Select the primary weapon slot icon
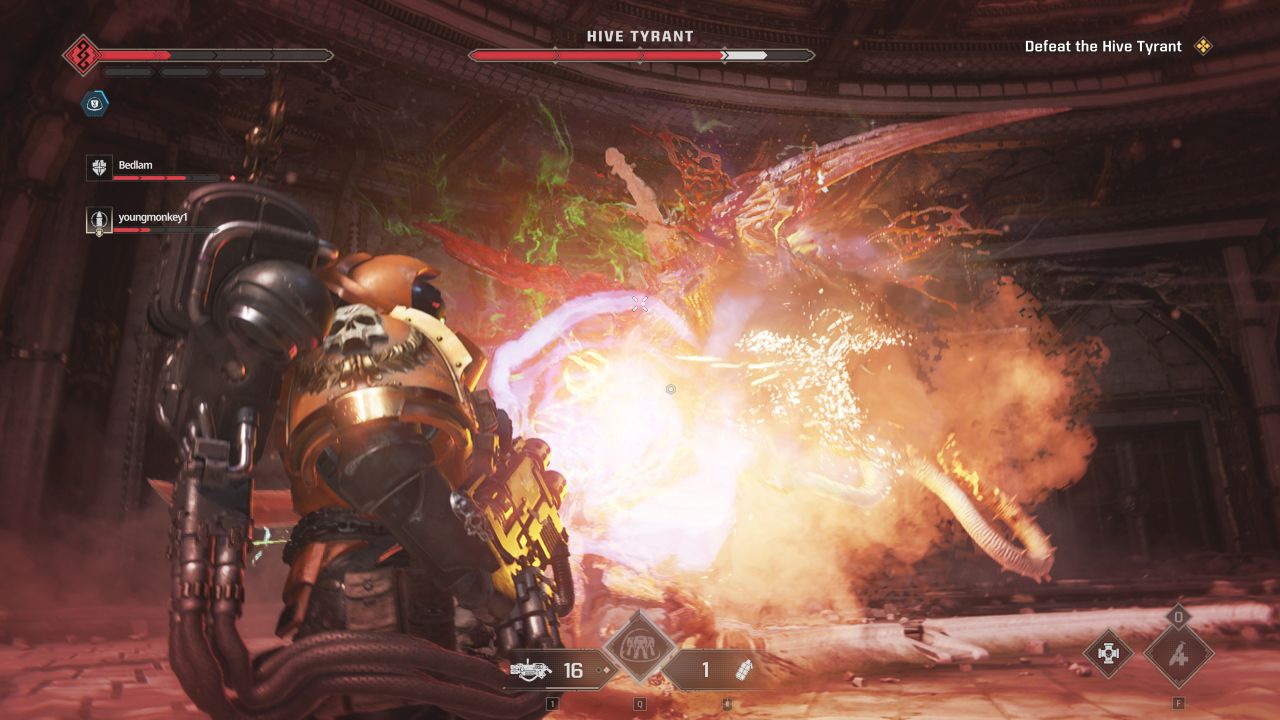The width and height of the screenshot is (1280, 720). coord(532,670)
